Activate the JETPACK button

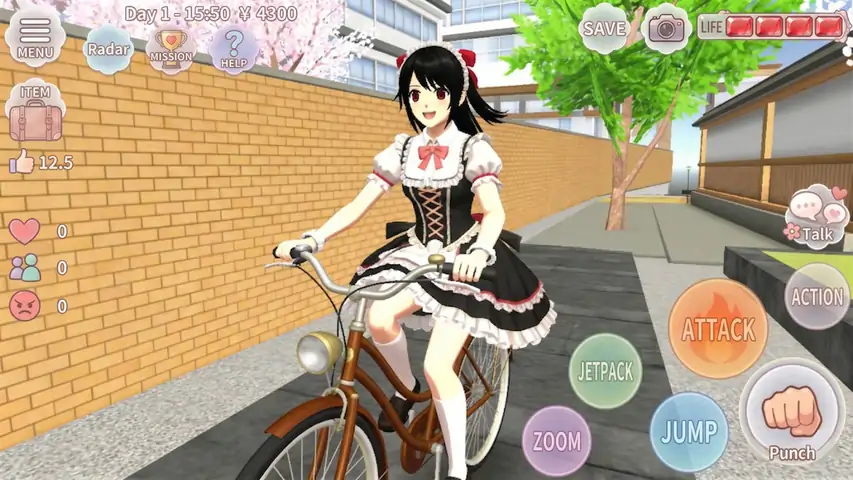tap(604, 371)
